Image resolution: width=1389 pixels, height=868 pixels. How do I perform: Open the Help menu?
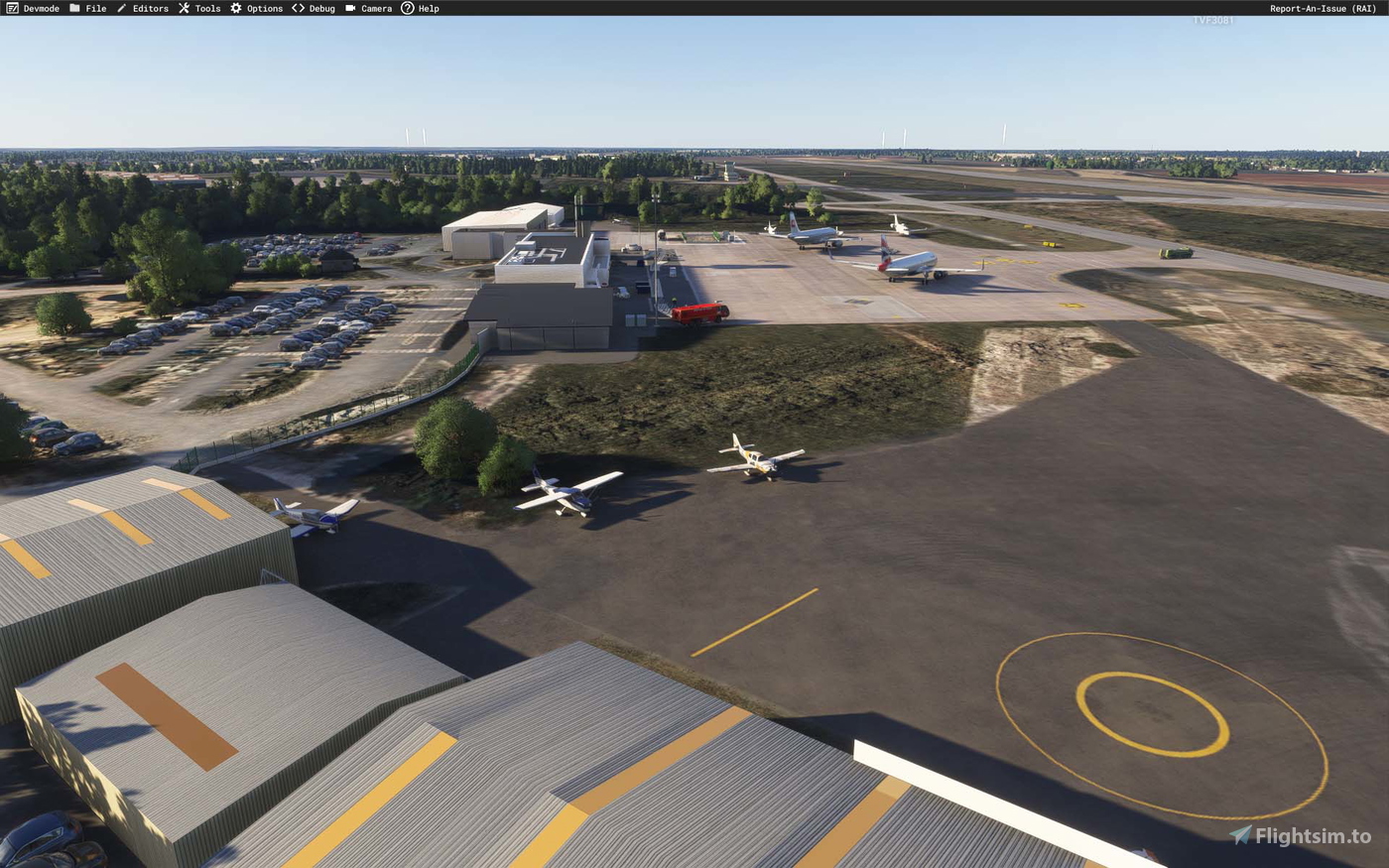pos(428,8)
